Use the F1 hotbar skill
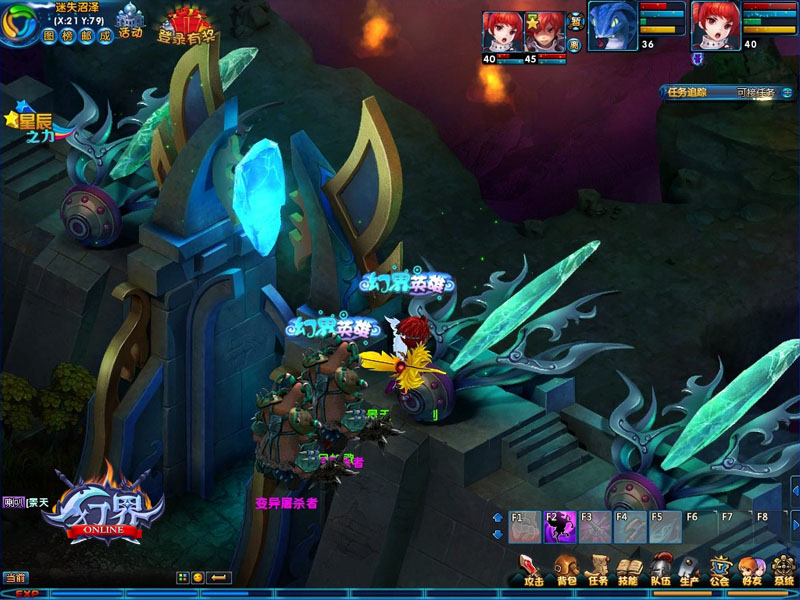The width and height of the screenshot is (800, 600). pos(525,527)
